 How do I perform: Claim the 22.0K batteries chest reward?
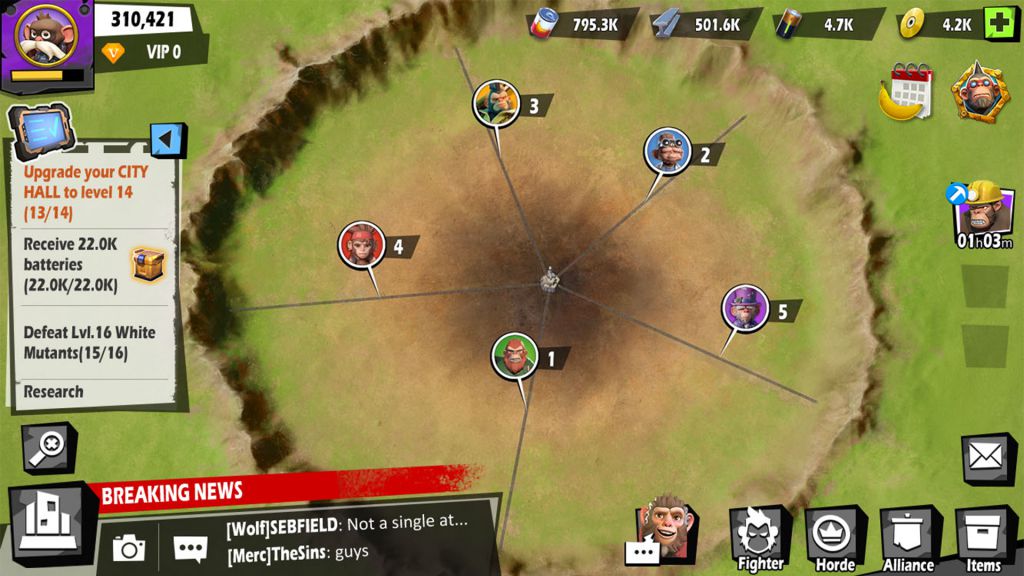(x=148, y=266)
